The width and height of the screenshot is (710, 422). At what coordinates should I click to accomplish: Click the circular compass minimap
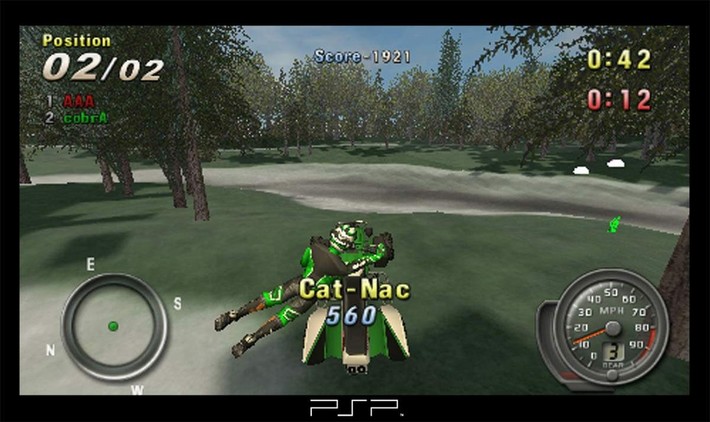(113, 326)
